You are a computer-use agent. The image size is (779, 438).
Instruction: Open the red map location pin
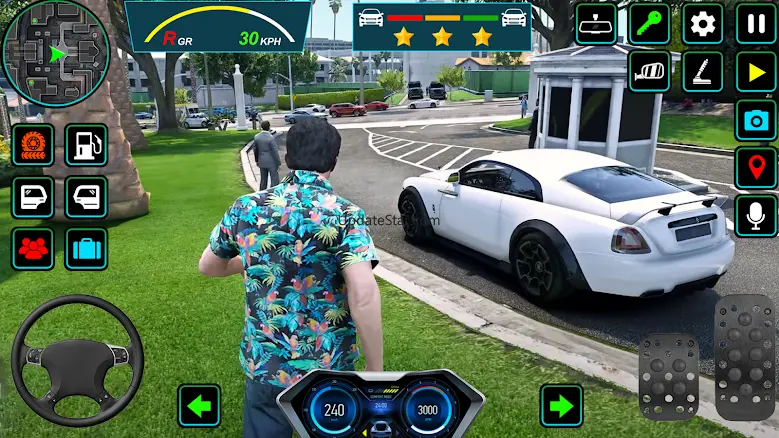click(x=756, y=168)
